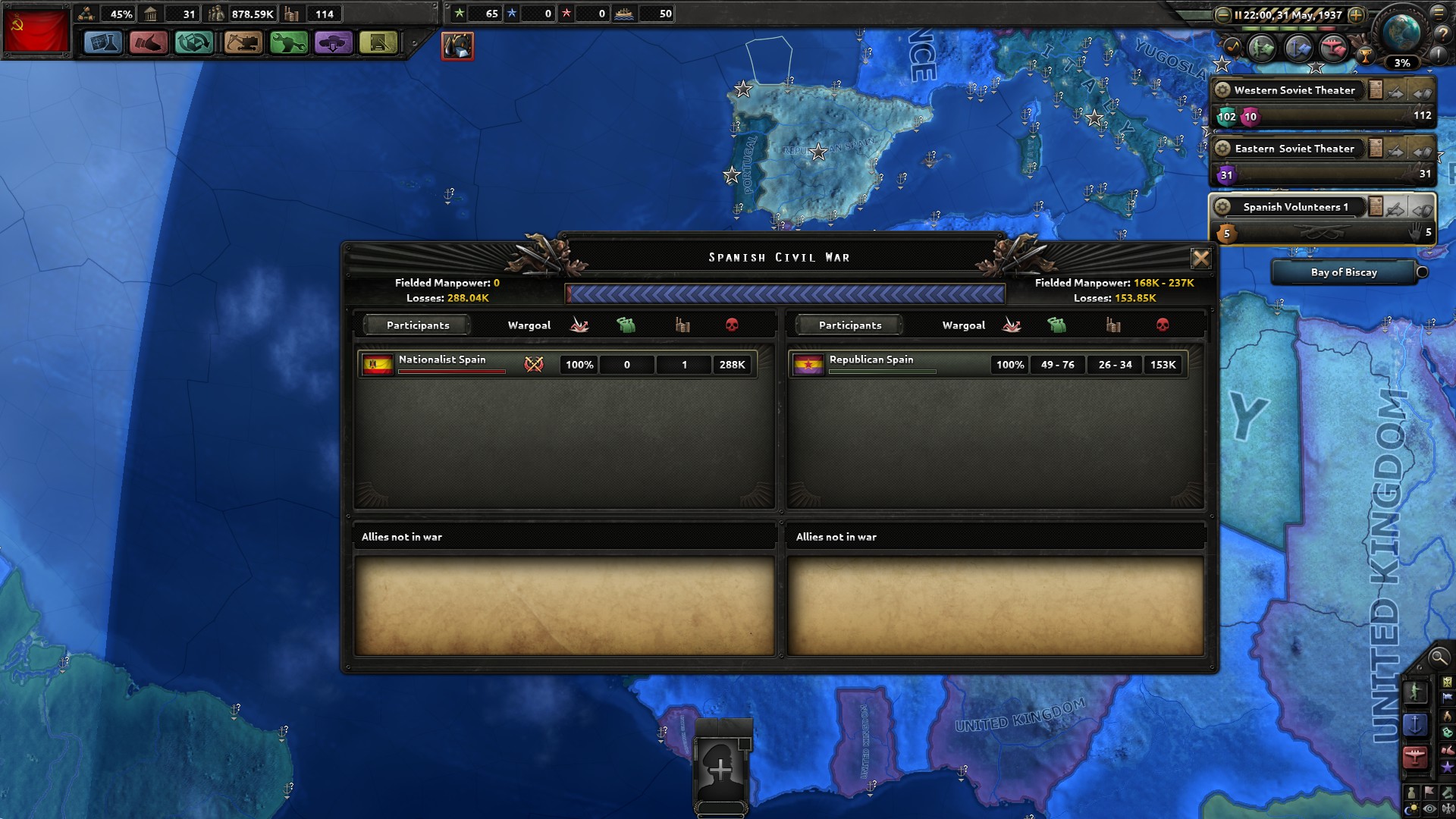The width and height of the screenshot is (1456, 819).
Task: Select the air force plane icon
Action: click(1415, 755)
